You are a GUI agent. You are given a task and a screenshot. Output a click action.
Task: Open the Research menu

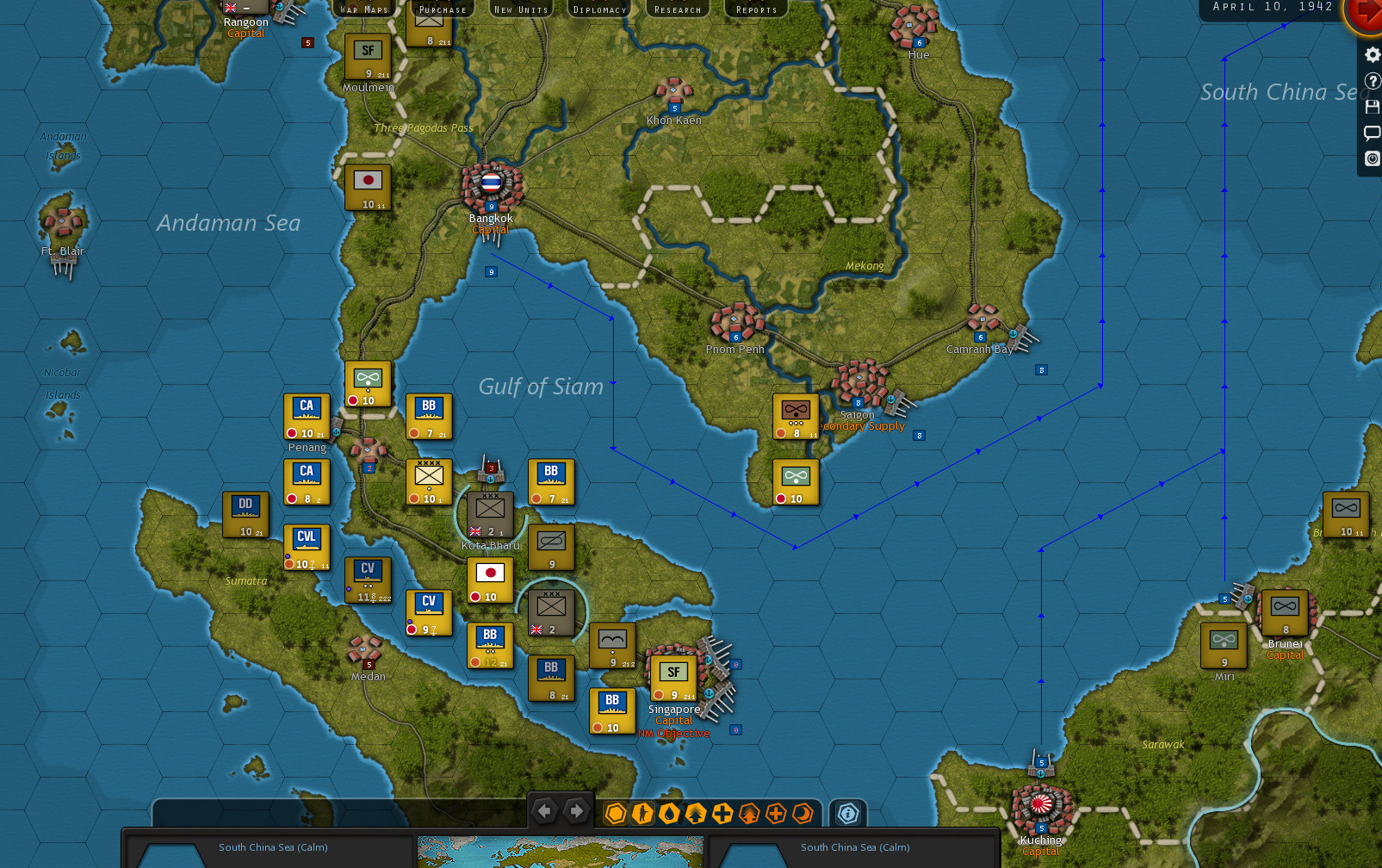pos(677,9)
